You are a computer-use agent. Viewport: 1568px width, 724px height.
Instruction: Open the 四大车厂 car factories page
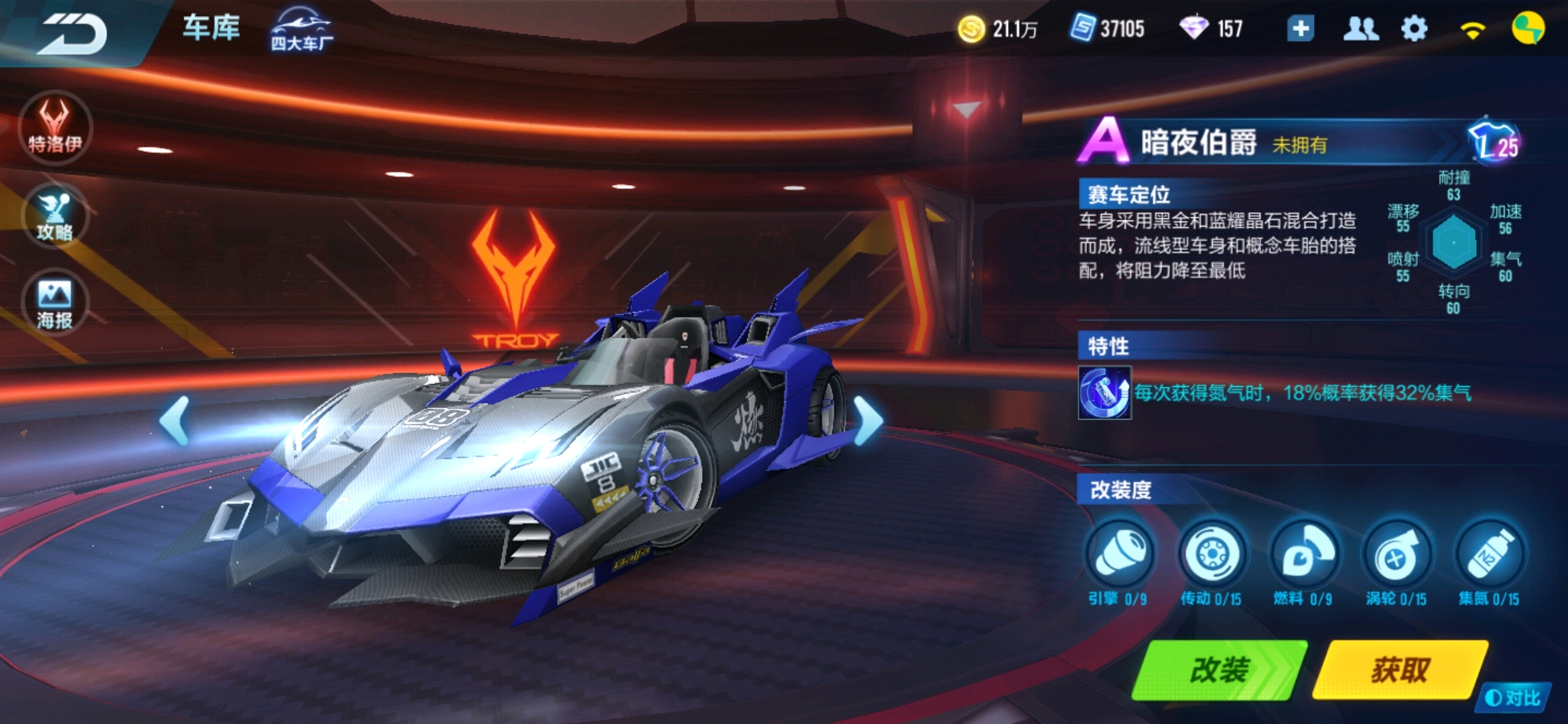(301, 30)
